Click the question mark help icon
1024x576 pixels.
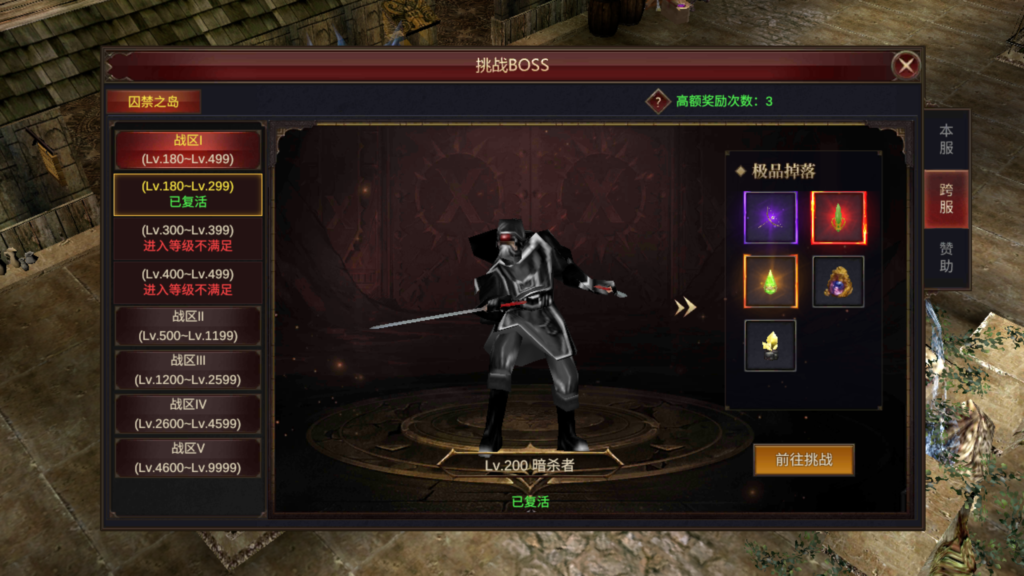click(657, 101)
